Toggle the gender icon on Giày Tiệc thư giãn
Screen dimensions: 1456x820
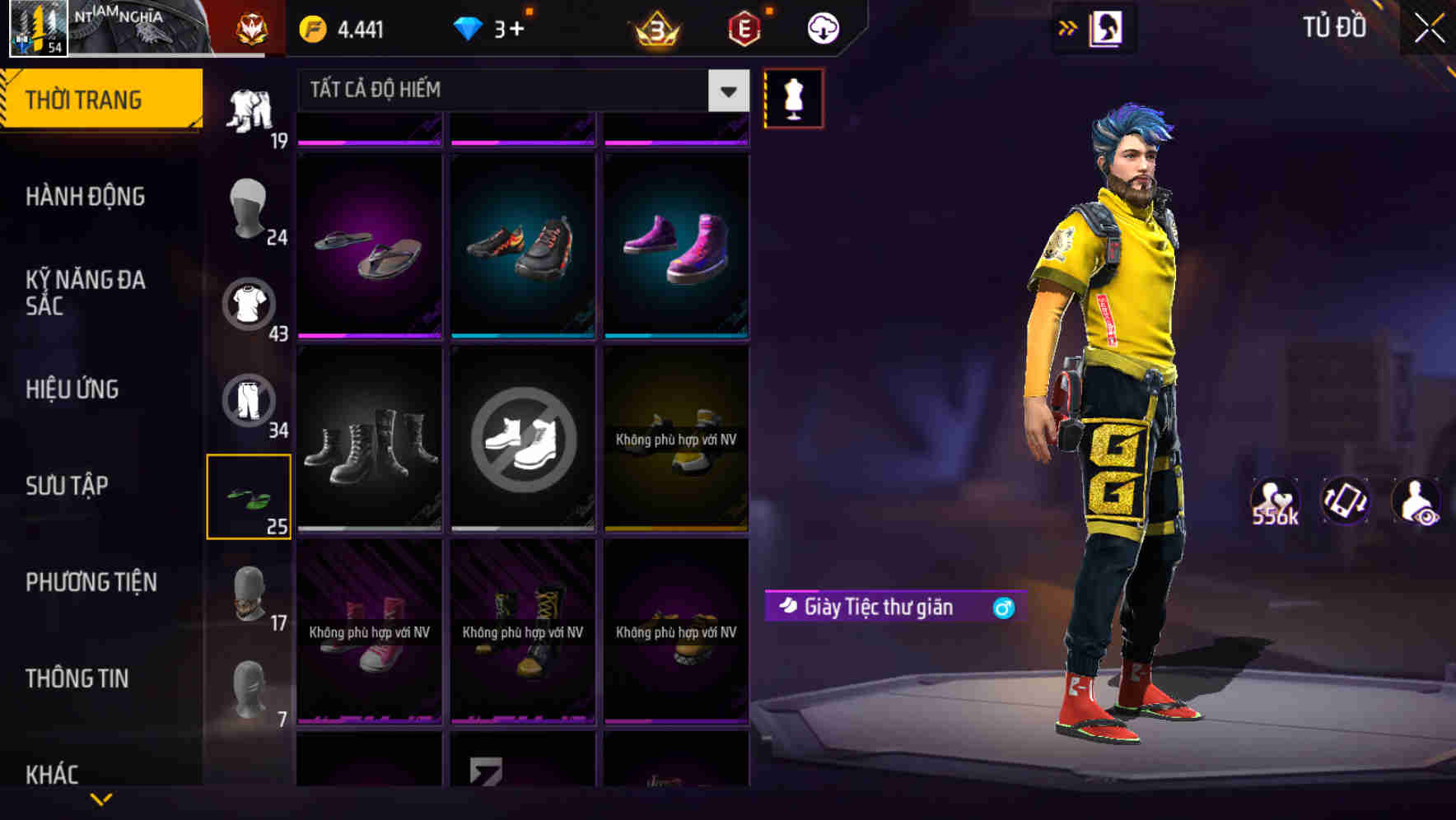click(x=1001, y=608)
